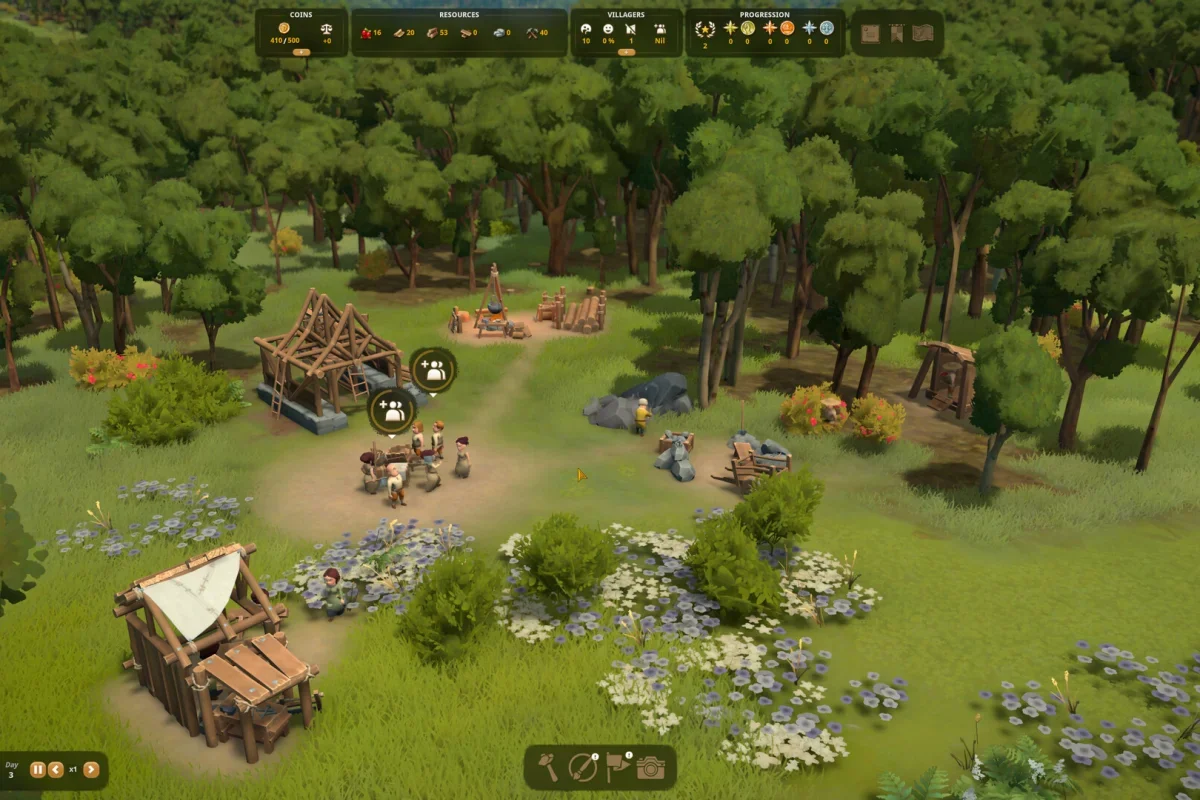Decrease game speed with left arrow

tap(56, 769)
